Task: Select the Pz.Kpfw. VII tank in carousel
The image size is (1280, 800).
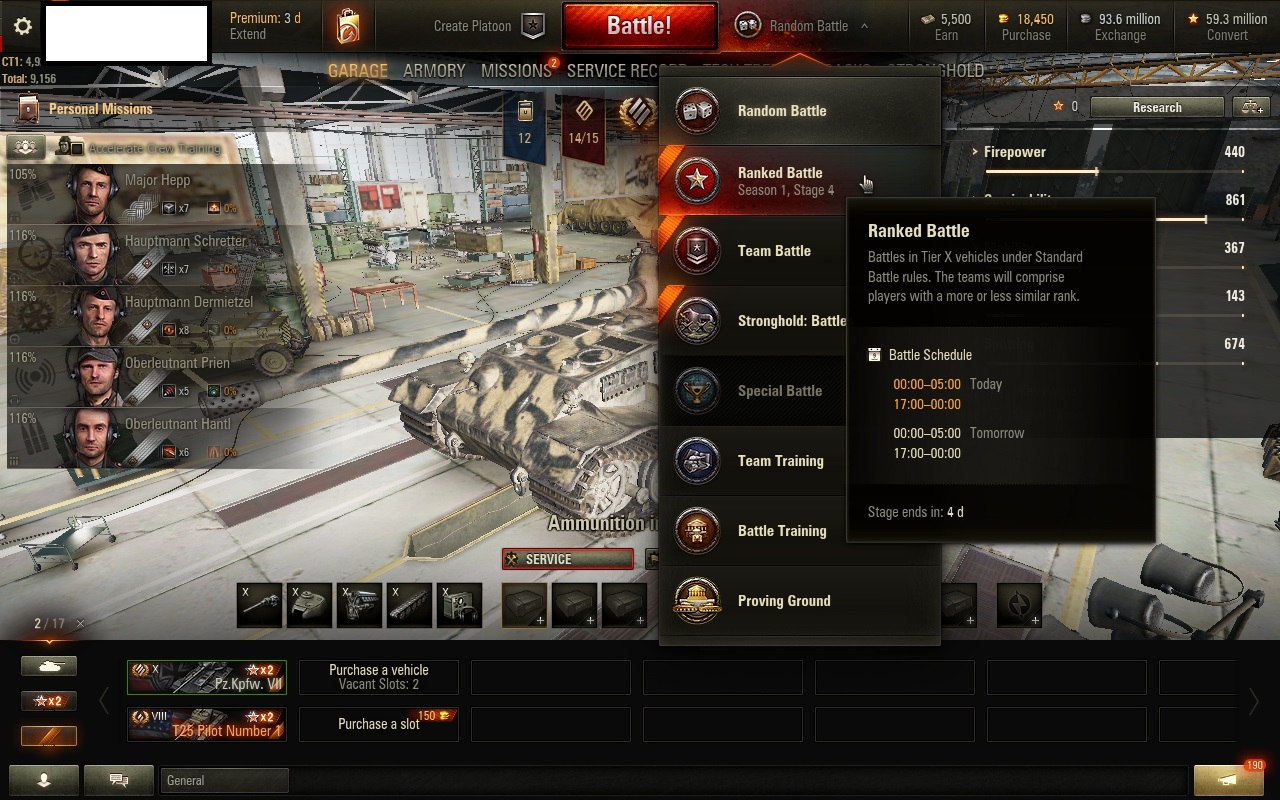Action: (207, 677)
